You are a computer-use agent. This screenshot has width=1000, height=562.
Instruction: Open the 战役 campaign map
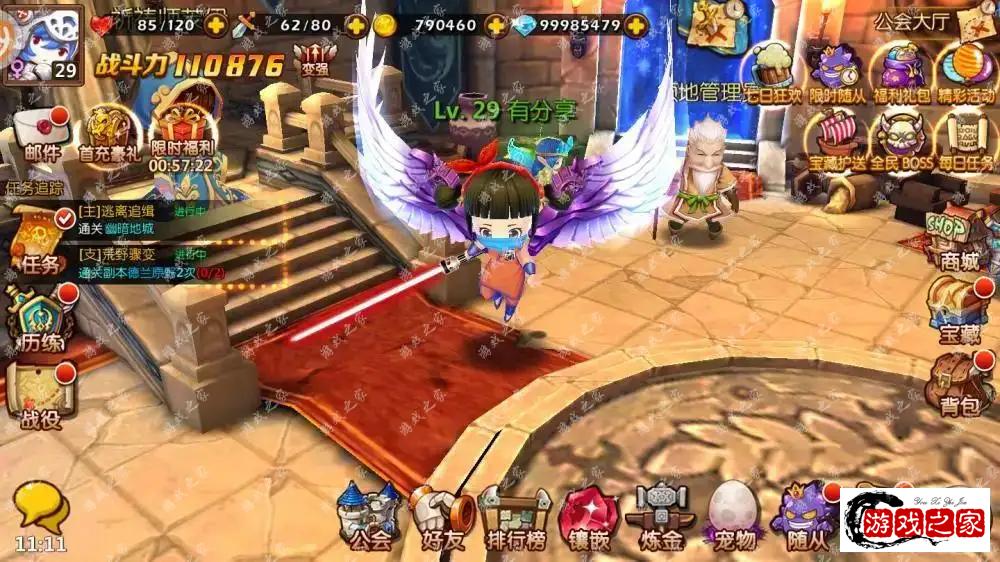tap(40, 392)
